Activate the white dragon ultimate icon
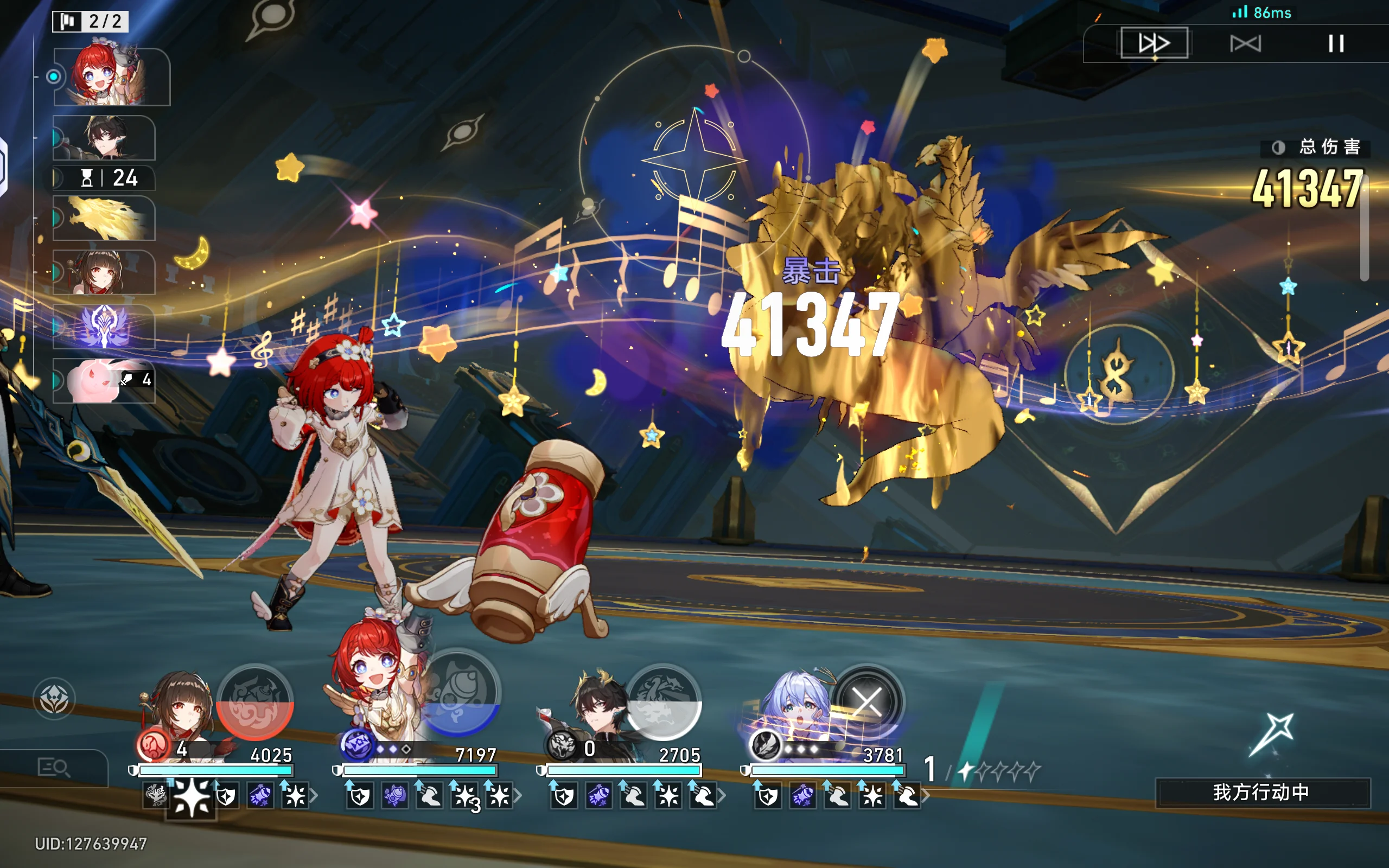Viewport: 1389px width, 868px height. (663, 701)
